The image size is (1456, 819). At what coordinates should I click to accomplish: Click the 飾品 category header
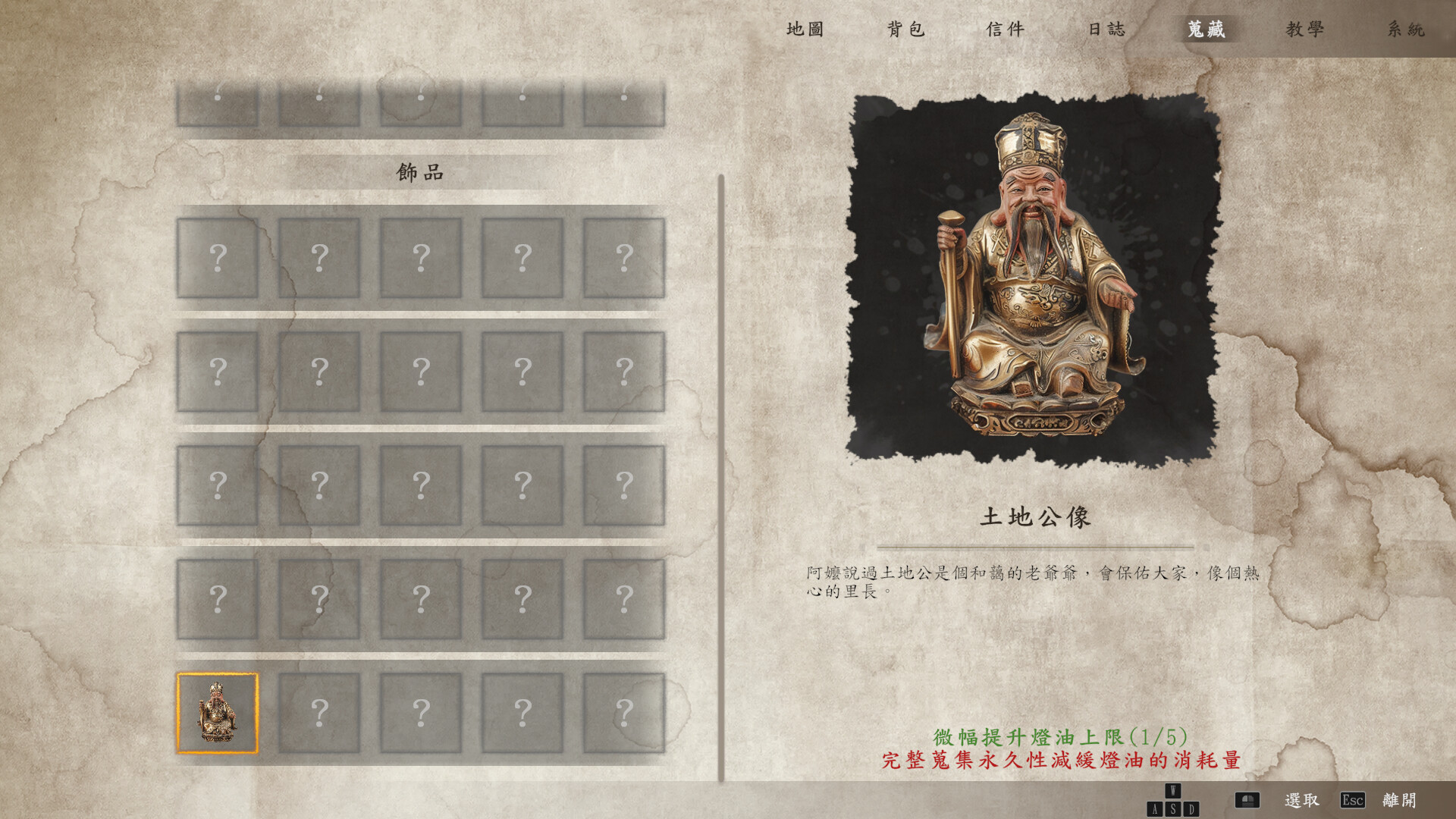click(x=422, y=171)
